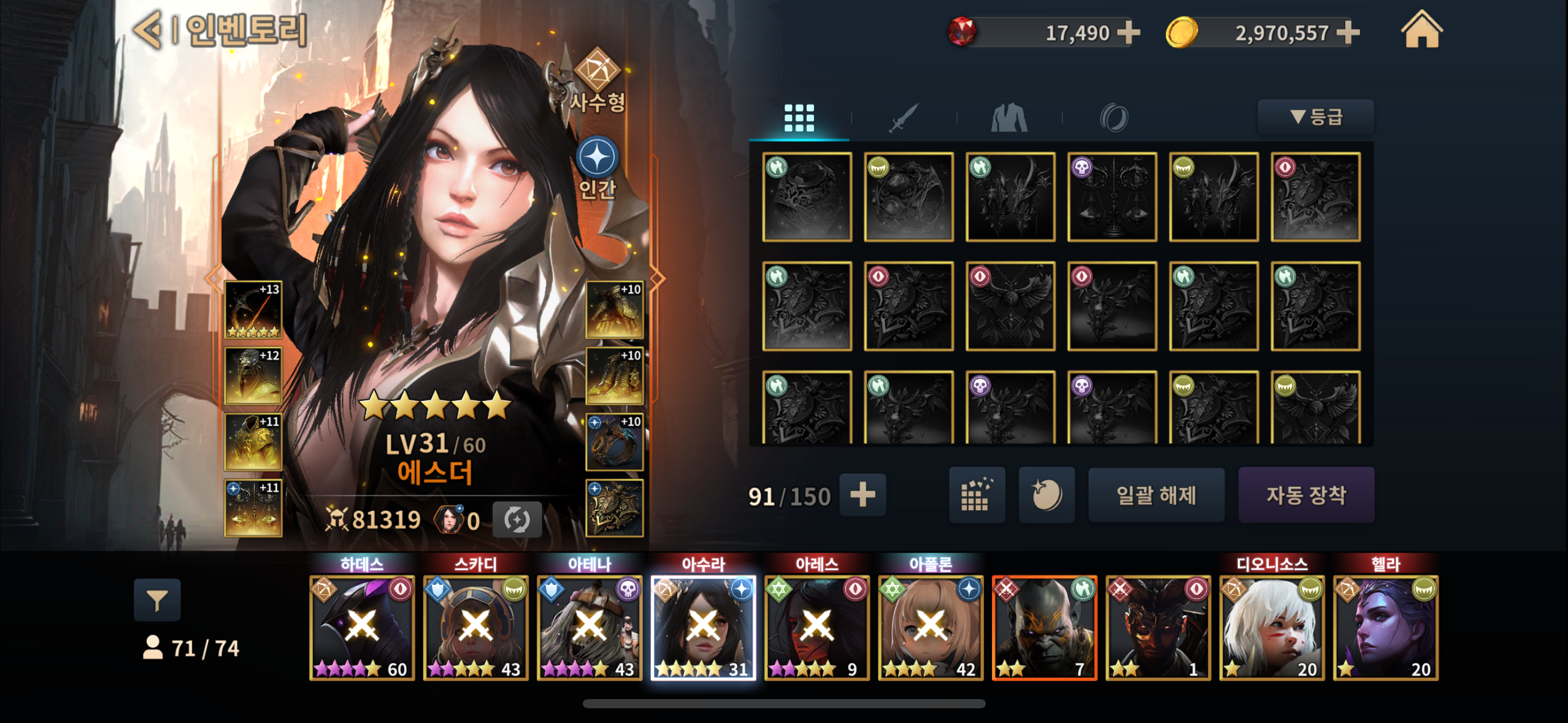Click the 일괄 해제 button
Image resolution: width=1568 pixels, height=723 pixels.
[x=1156, y=495]
